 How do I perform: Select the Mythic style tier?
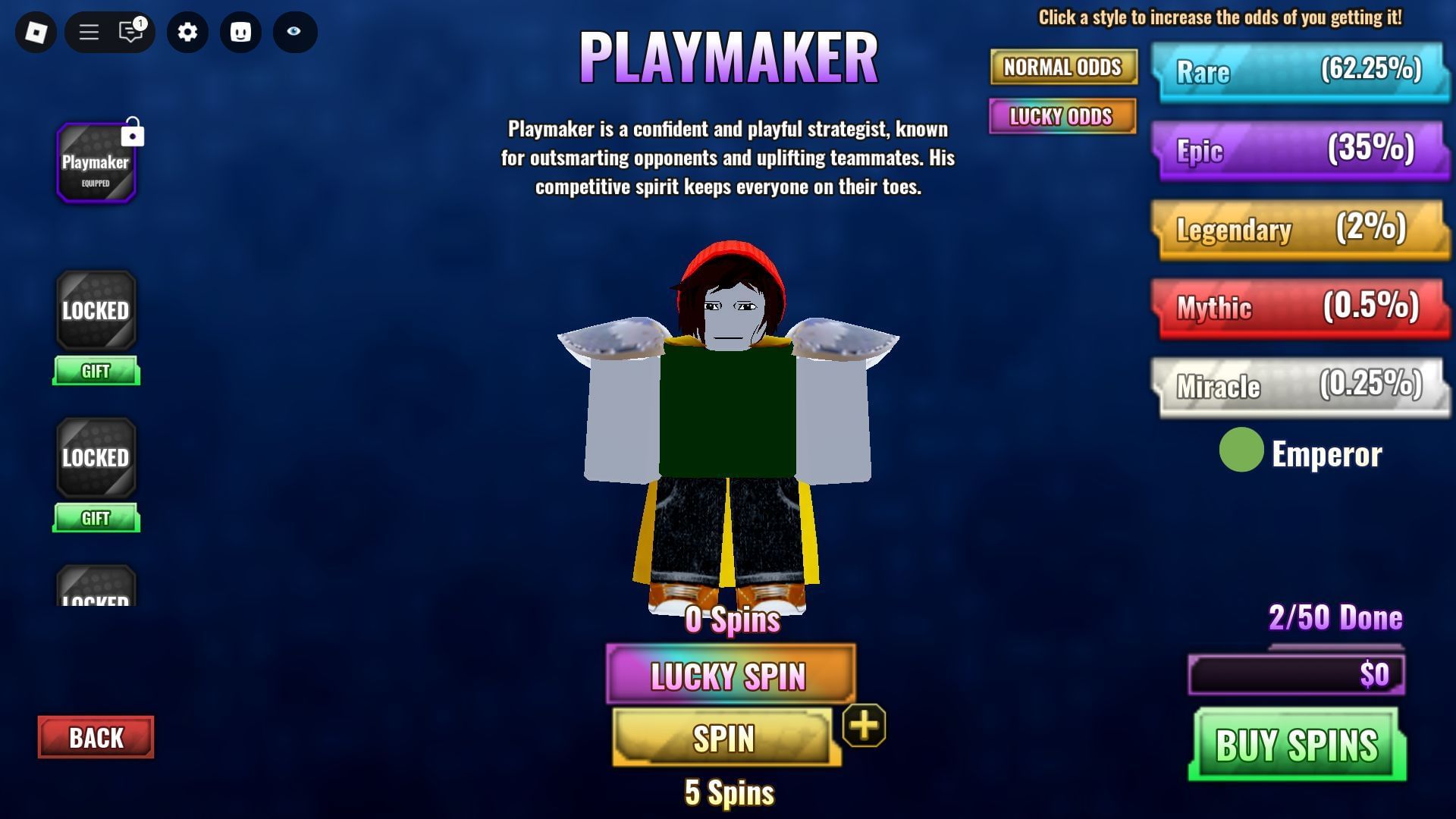[x=1299, y=307]
